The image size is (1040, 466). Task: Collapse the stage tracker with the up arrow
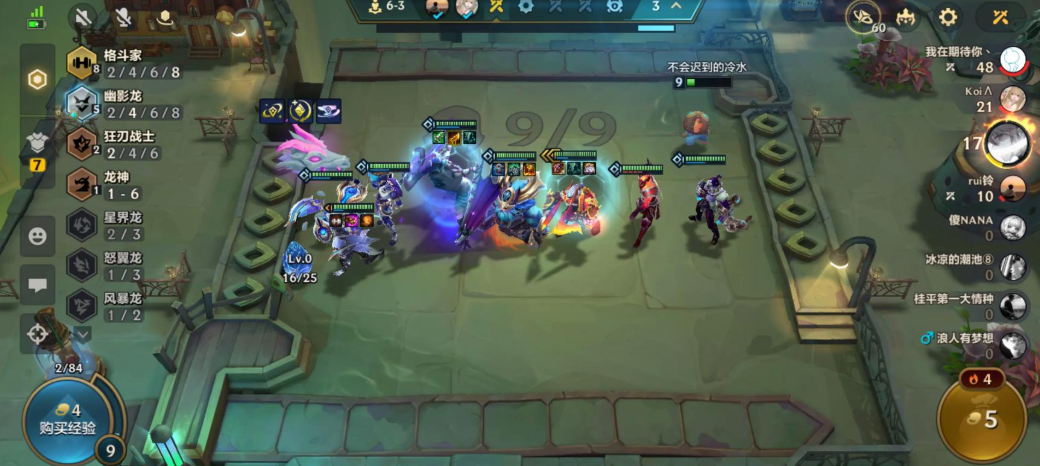point(675,6)
